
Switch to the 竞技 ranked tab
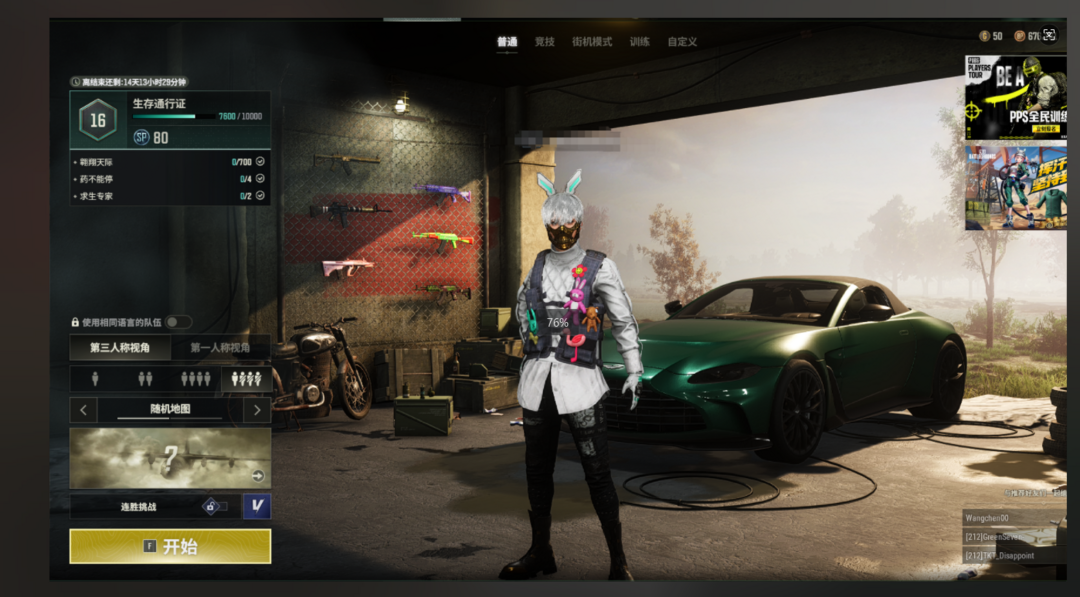coord(545,42)
